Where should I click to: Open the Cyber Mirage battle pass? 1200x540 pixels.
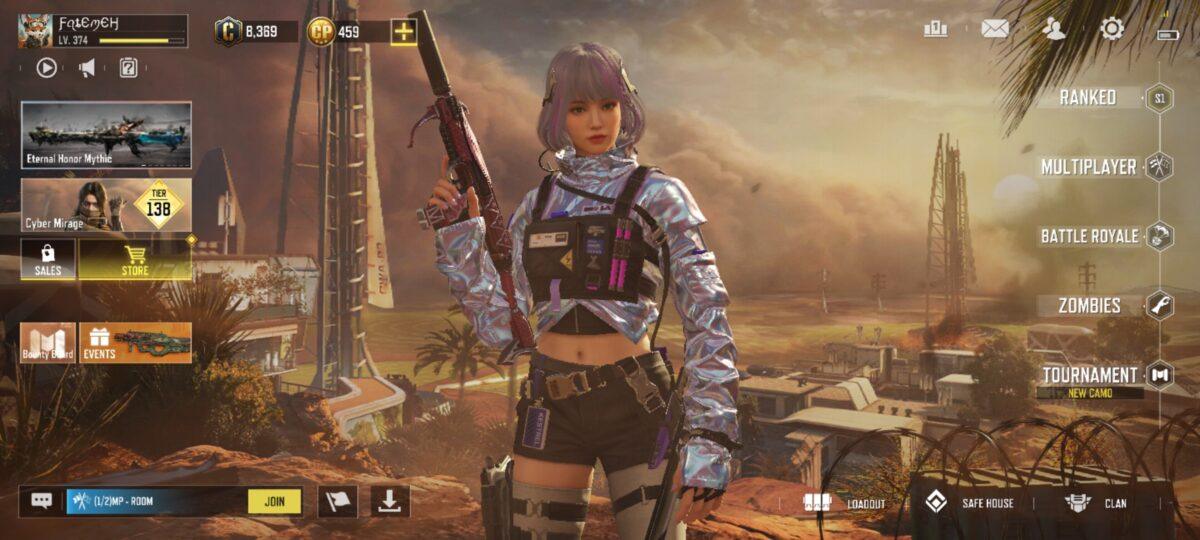106,206
